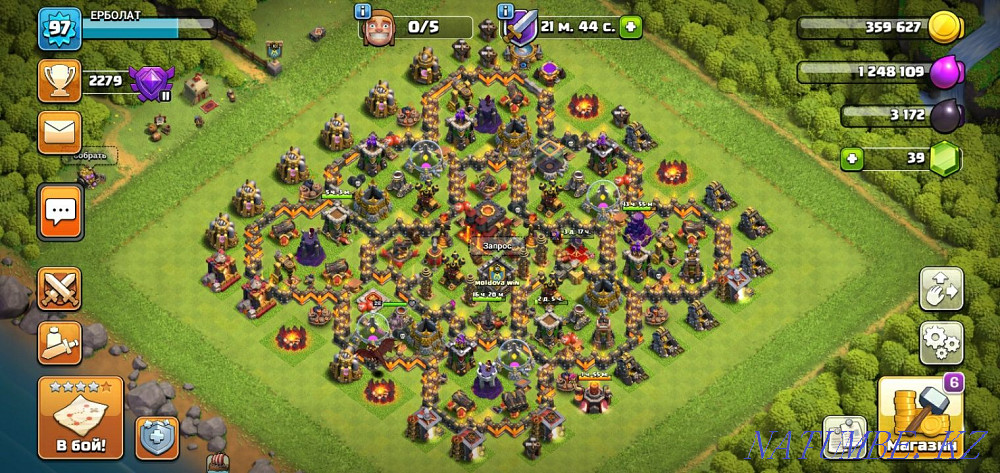Image resolution: width=1000 pixels, height=473 pixels.
Task: Click the "Запрос" clan castle request label
Action: pos(497,243)
